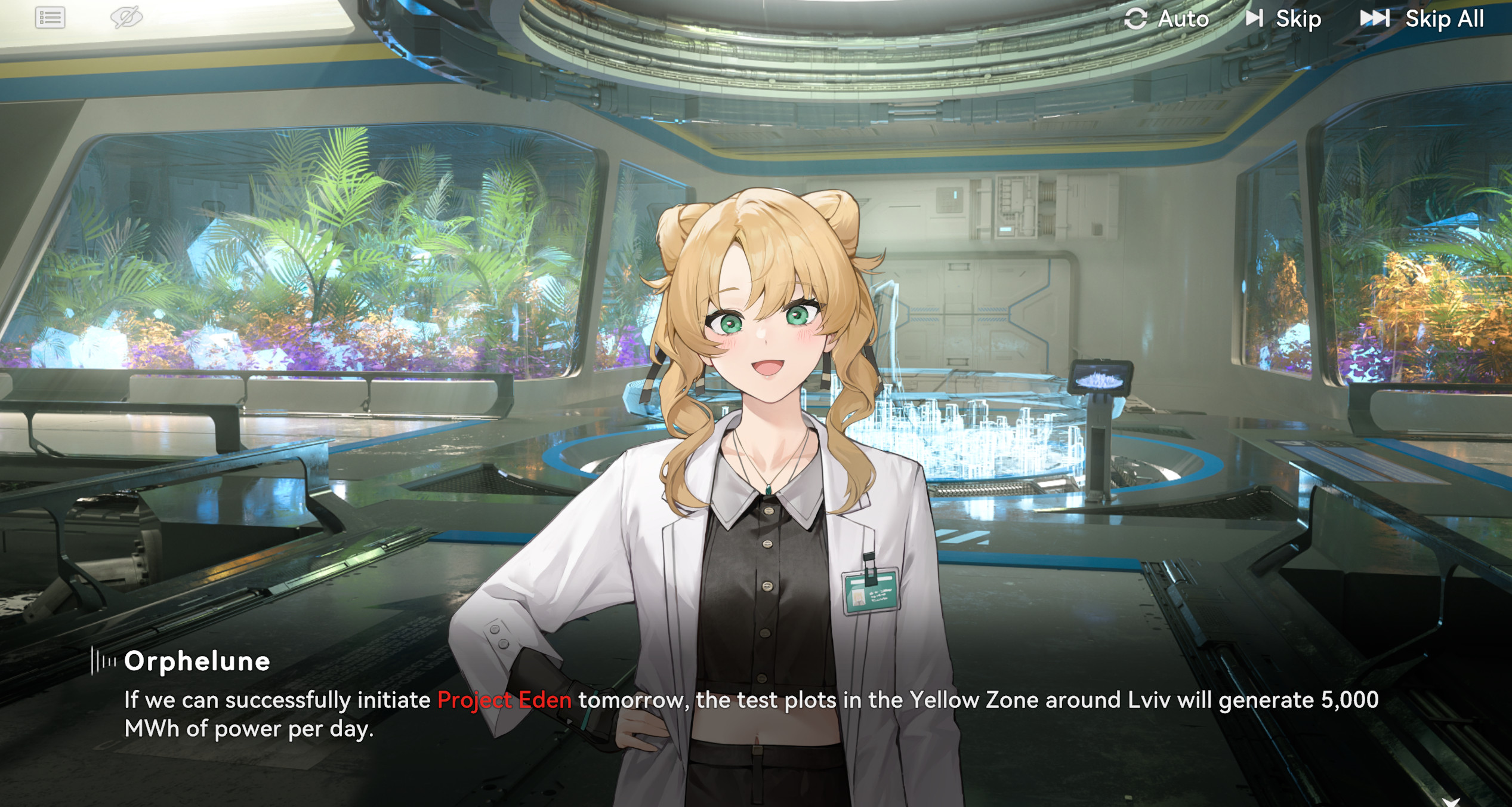
Task: Choose Skip All to bypass the scene
Action: click(1422, 19)
